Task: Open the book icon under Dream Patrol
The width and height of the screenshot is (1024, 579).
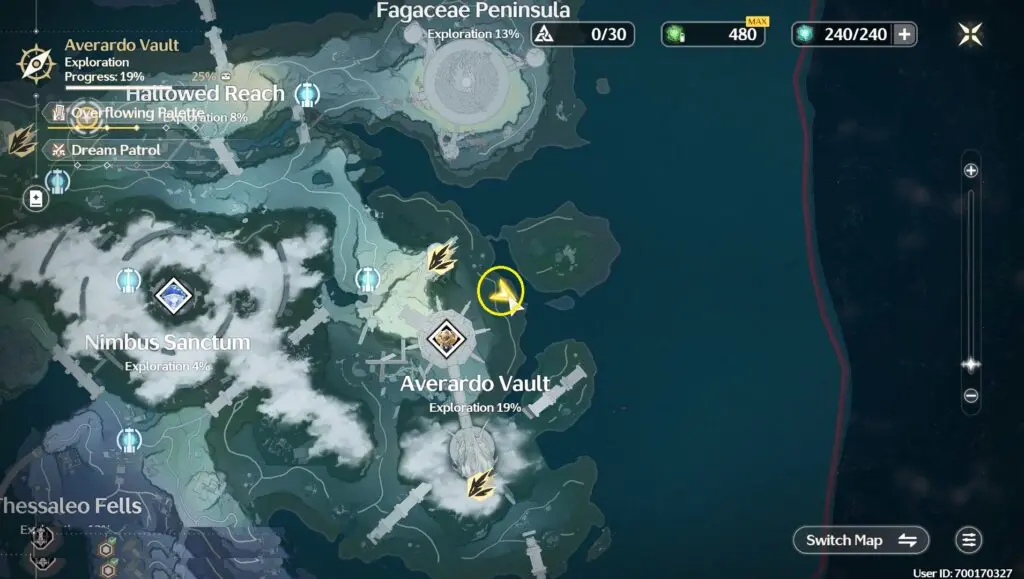Action: point(37,199)
